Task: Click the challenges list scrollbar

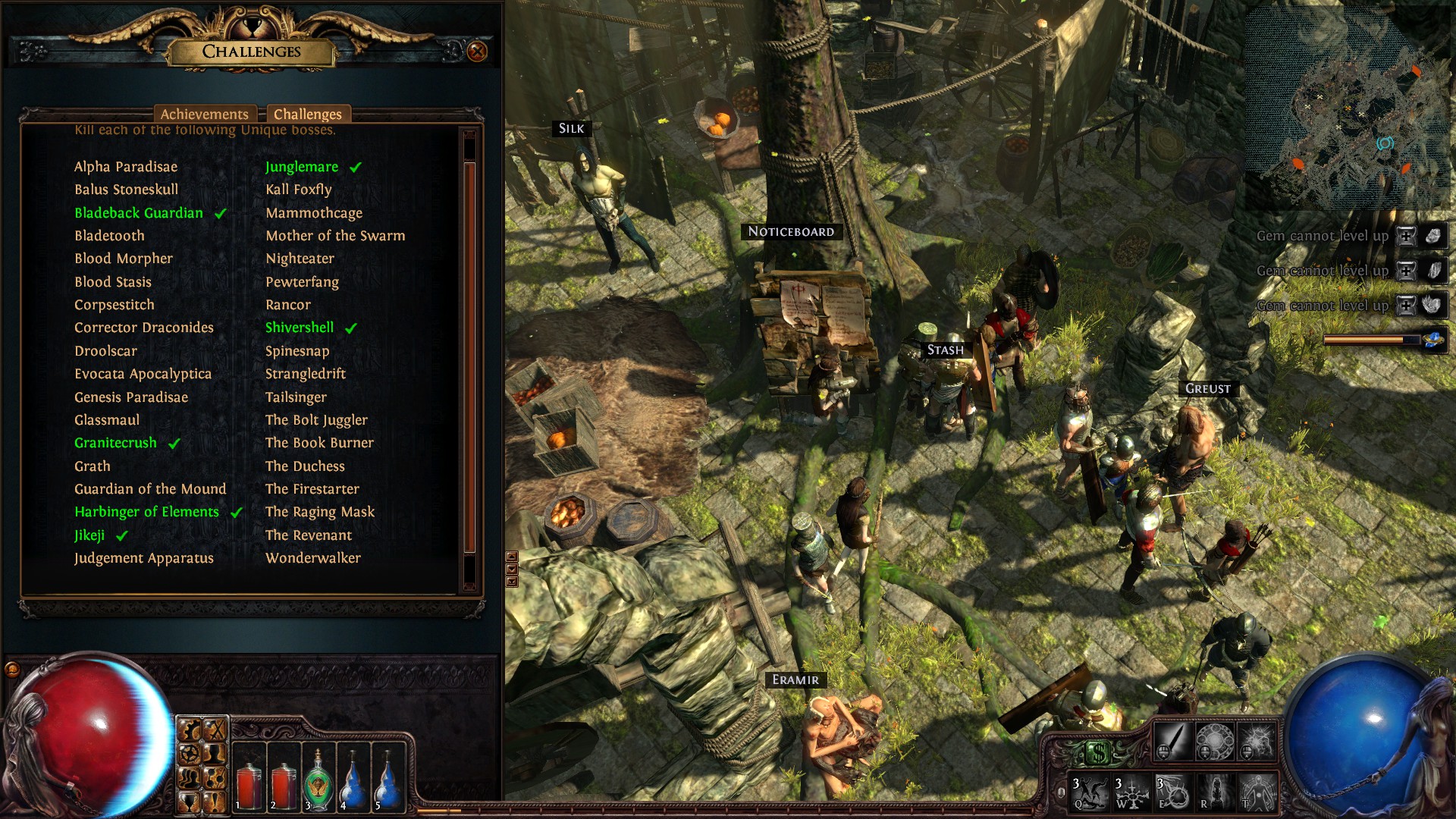Action: (469, 356)
